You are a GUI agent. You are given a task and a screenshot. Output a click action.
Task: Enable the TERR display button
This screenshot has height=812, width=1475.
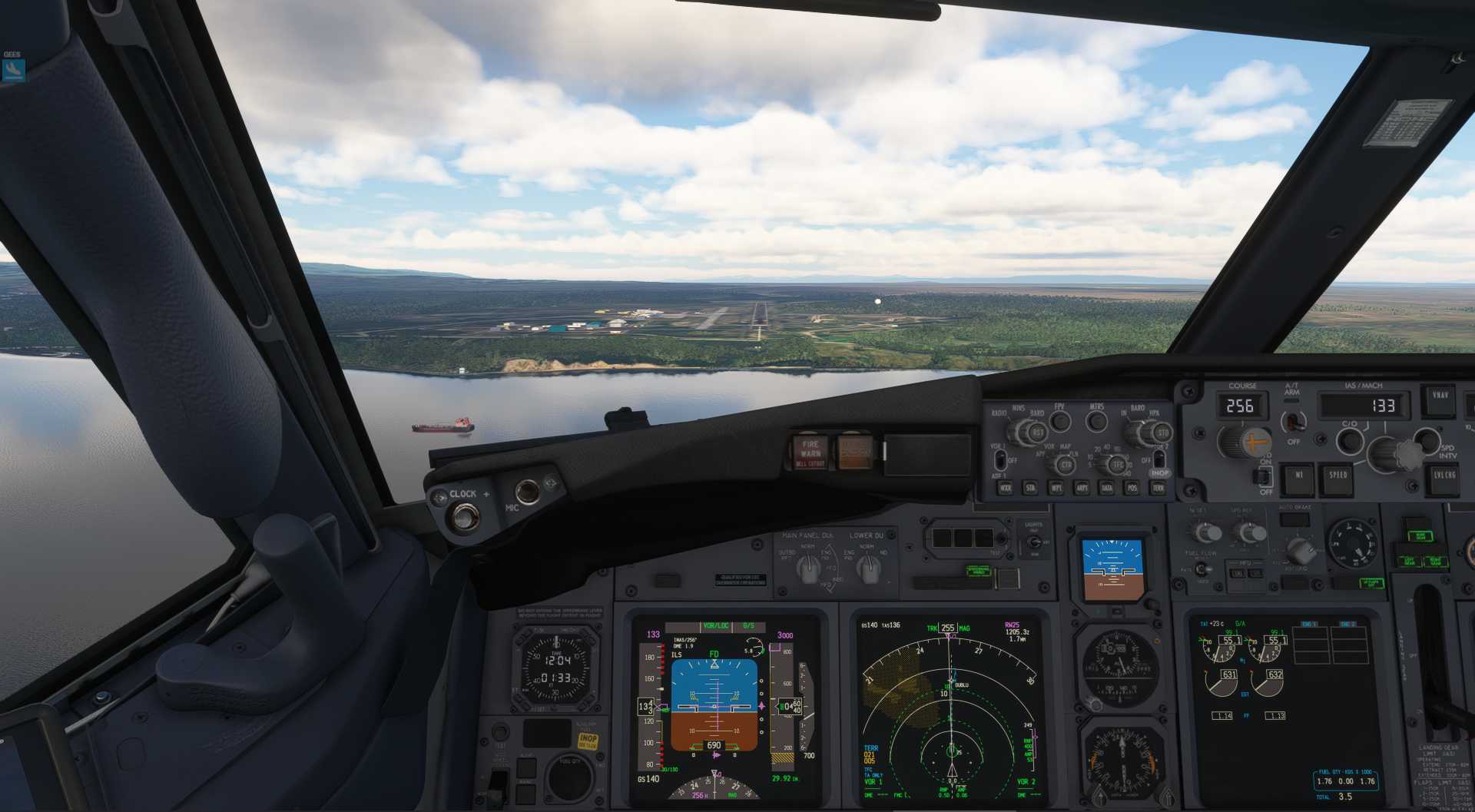tap(1158, 488)
